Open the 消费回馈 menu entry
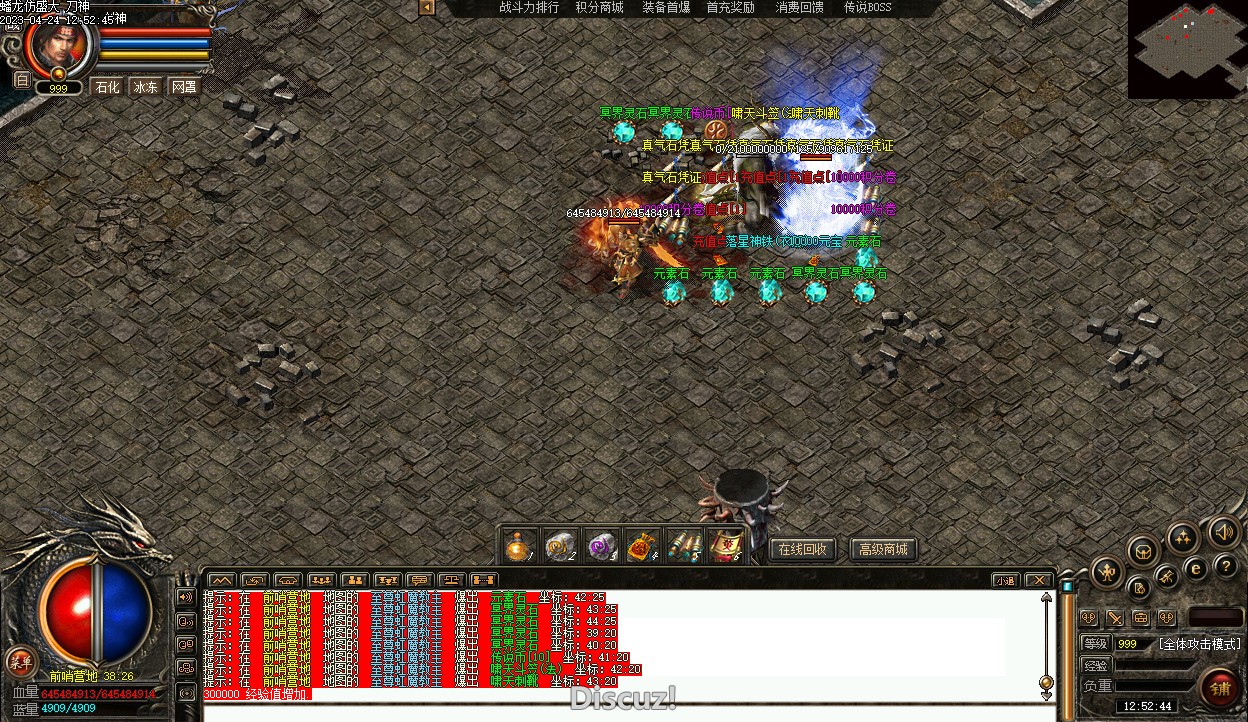Screen dimensions: 1248x722 pos(800,7)
